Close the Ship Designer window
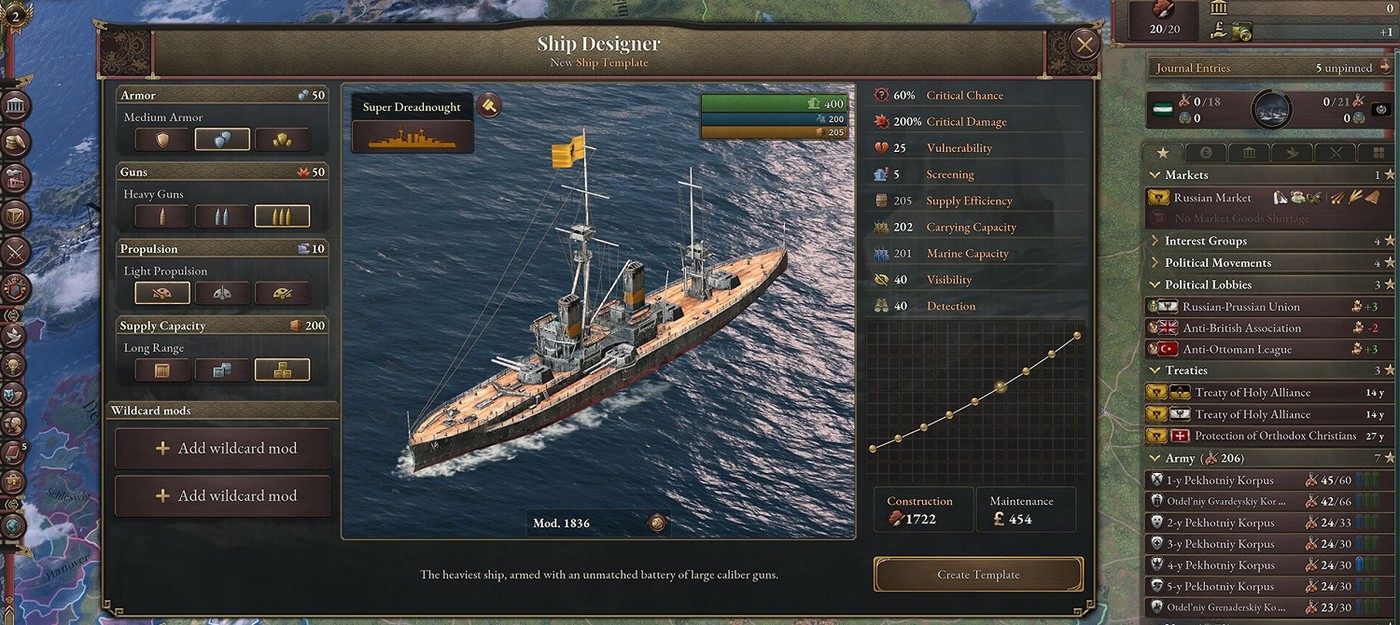The image size is (1400, 625). [1084, 45]
